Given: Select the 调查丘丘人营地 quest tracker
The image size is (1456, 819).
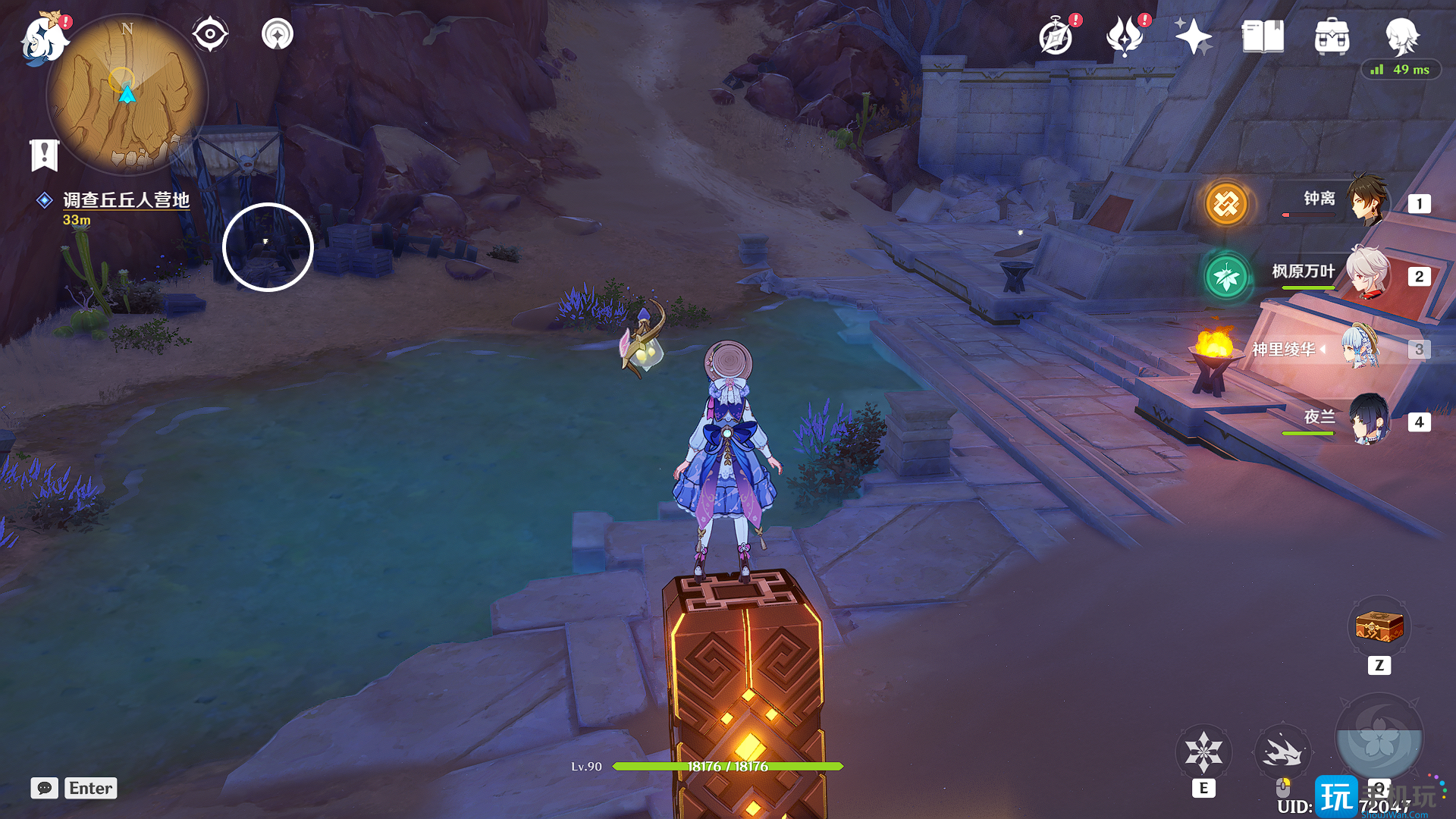Looking at the screenshot, I should tap(125, 200).
